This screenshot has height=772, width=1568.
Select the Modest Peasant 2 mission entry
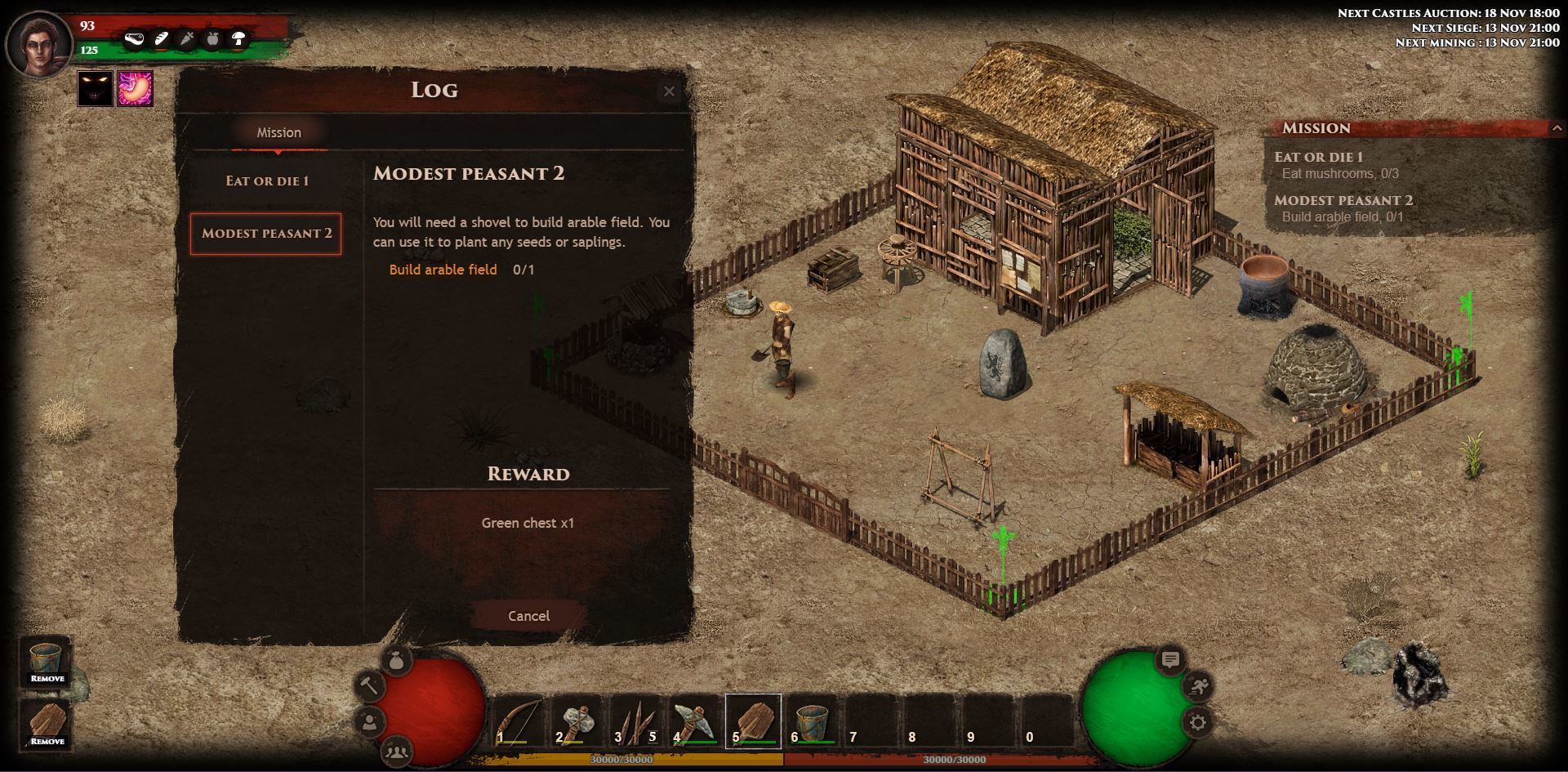[x=266, y=234]
